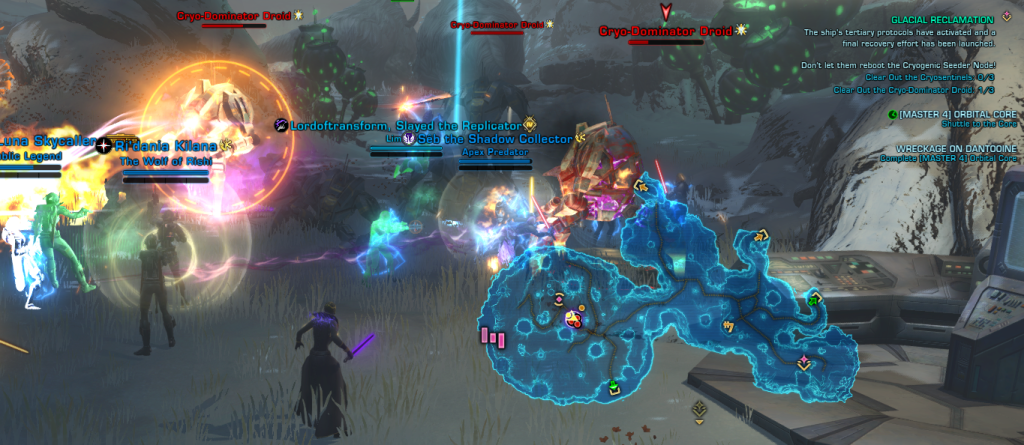The image size is (1024, 445).
Task: Select Seb the Shadow Collector's nameplate
Action: click(x=495, y=138)
